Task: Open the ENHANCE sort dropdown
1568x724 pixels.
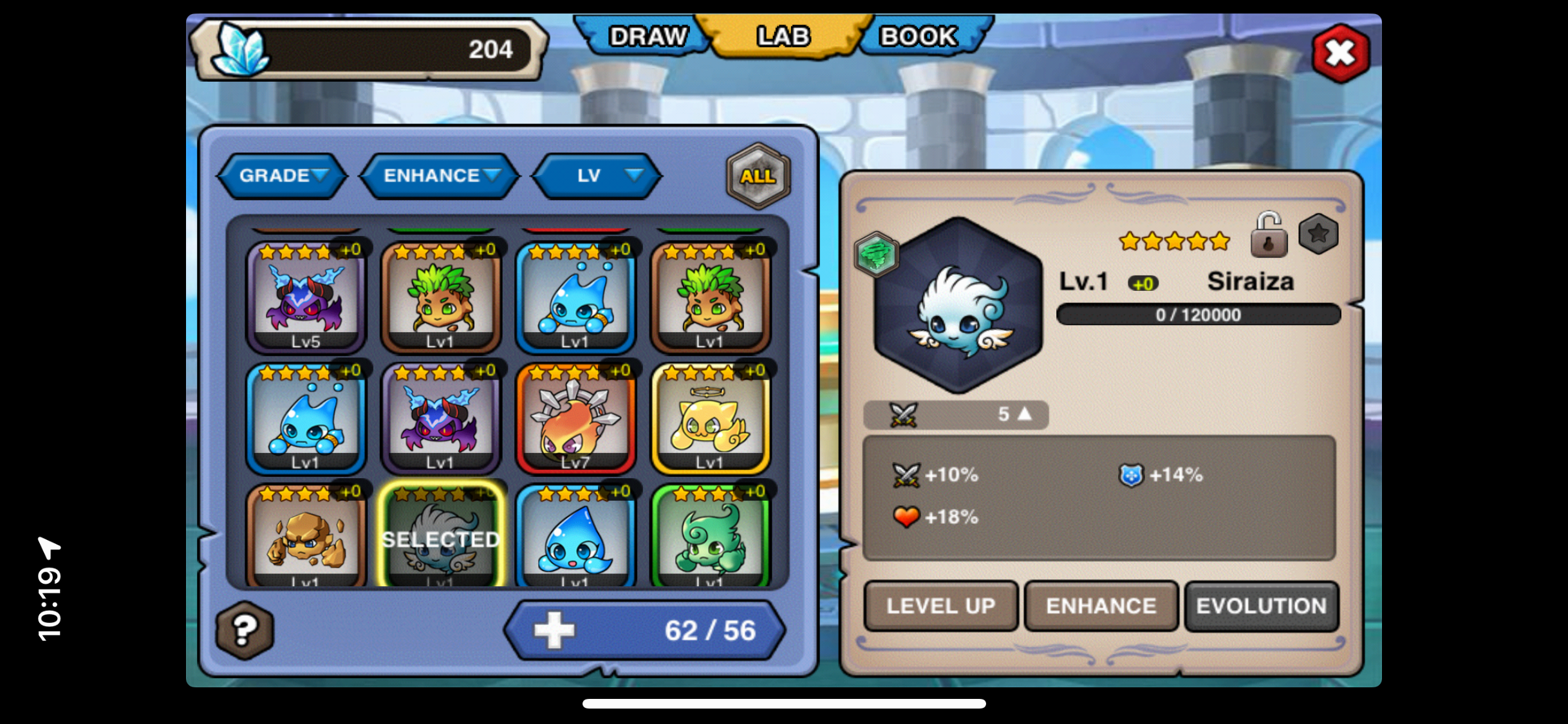Action: (440, 176)
